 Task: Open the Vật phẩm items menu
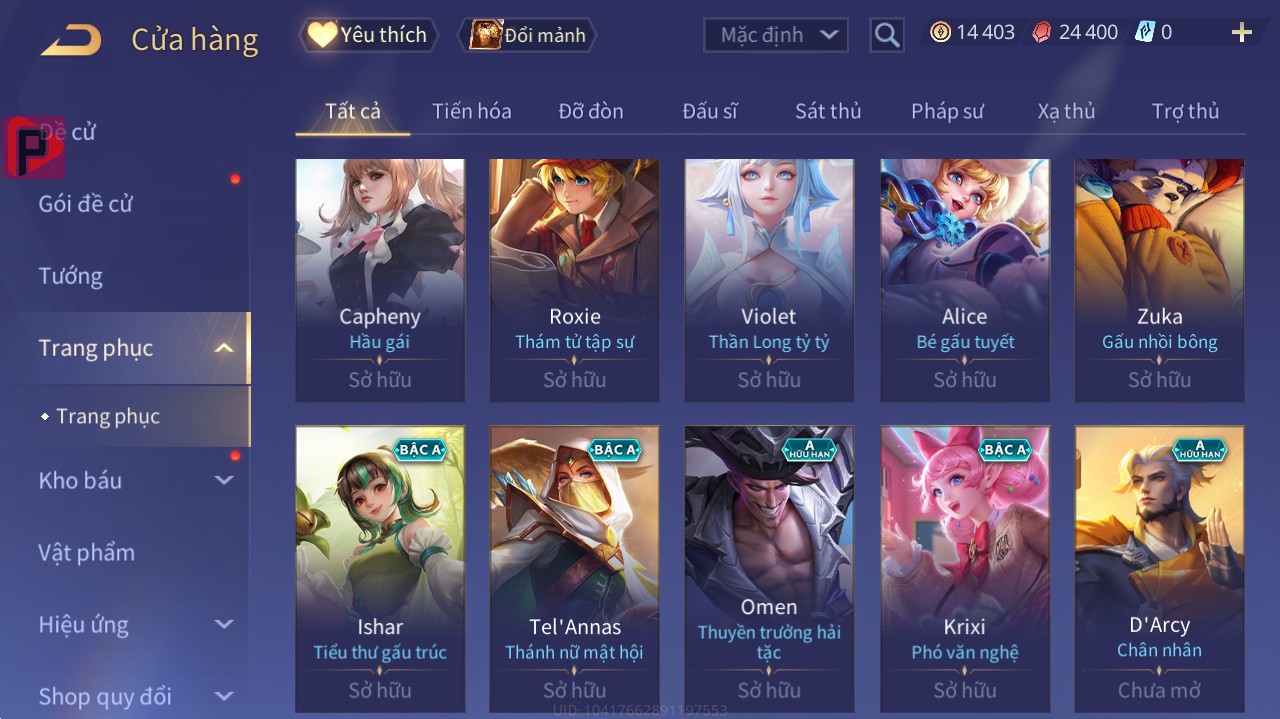pyautogui.click(x=86, y=552)
